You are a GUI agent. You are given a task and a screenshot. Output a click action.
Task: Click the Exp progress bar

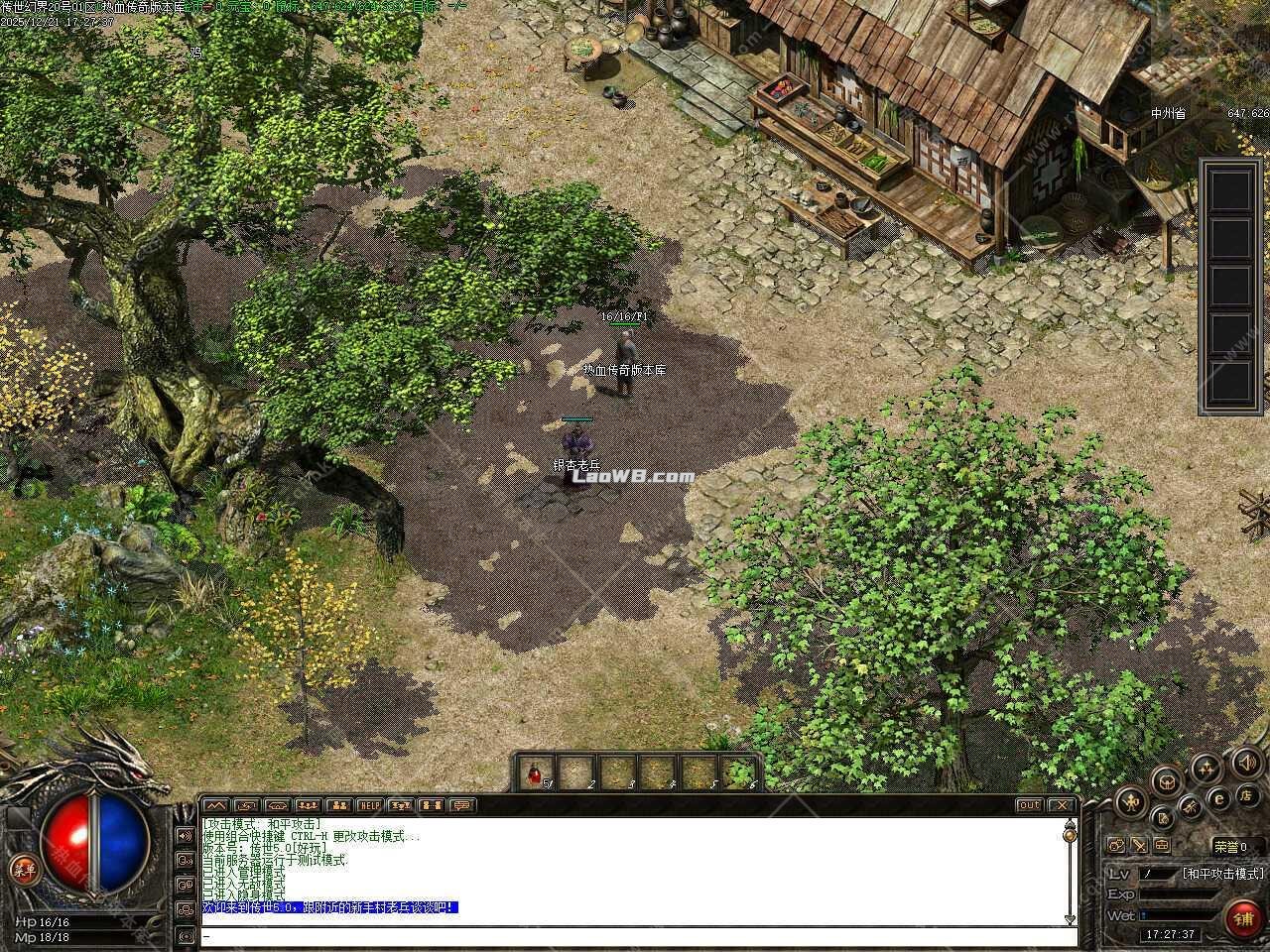[x=1181, y=894]
